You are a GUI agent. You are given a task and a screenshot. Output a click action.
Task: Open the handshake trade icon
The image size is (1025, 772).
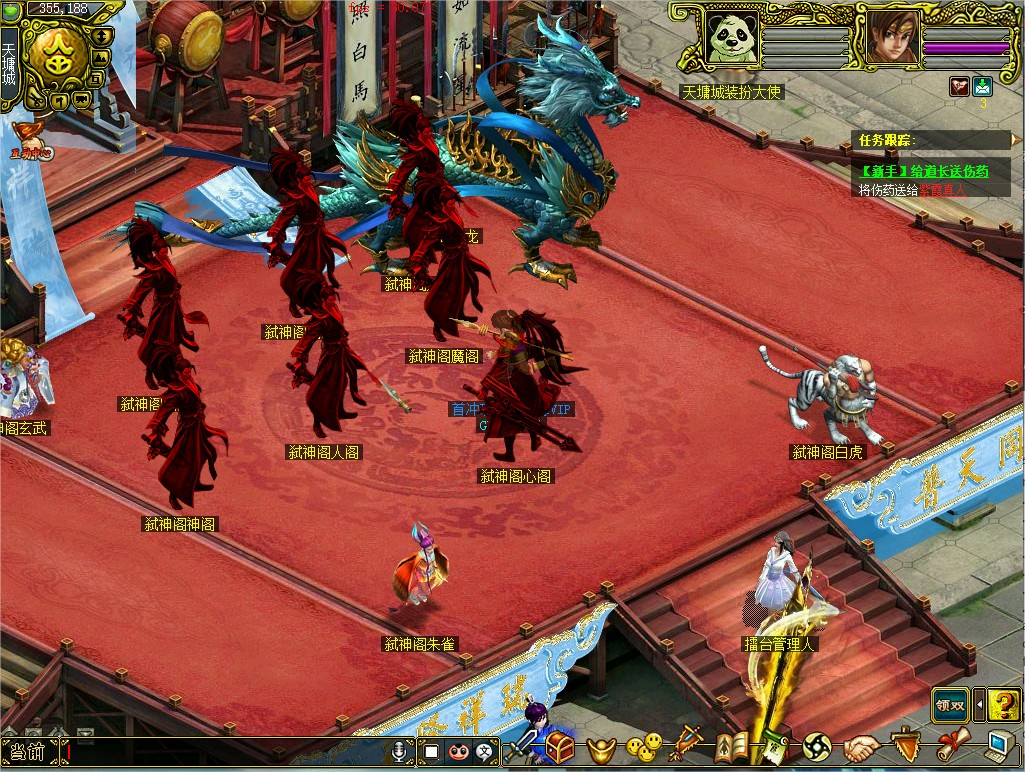(859, 747)
